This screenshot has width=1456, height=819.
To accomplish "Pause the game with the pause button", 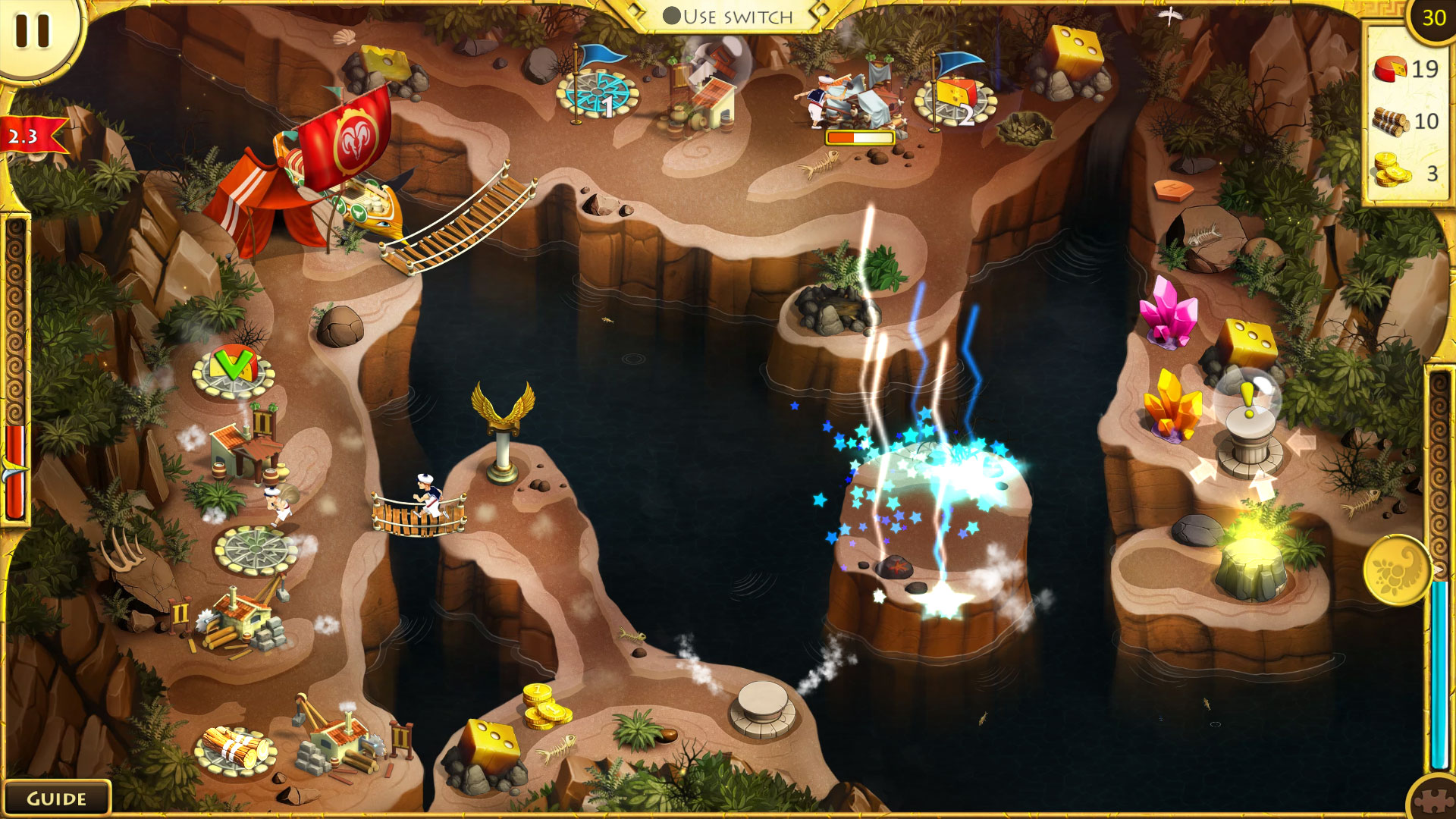I will [x=32, y=32].
